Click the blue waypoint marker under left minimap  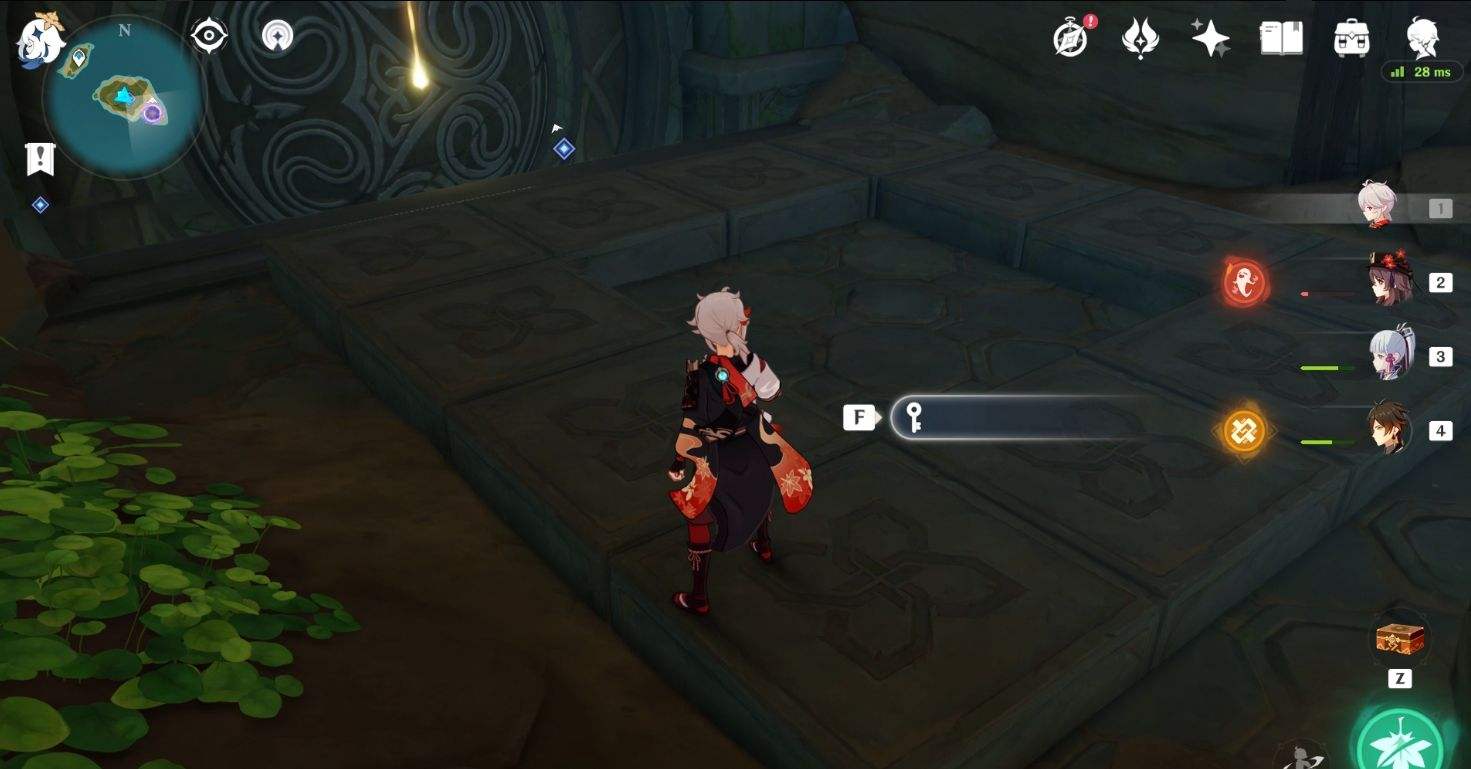point(39,204)
